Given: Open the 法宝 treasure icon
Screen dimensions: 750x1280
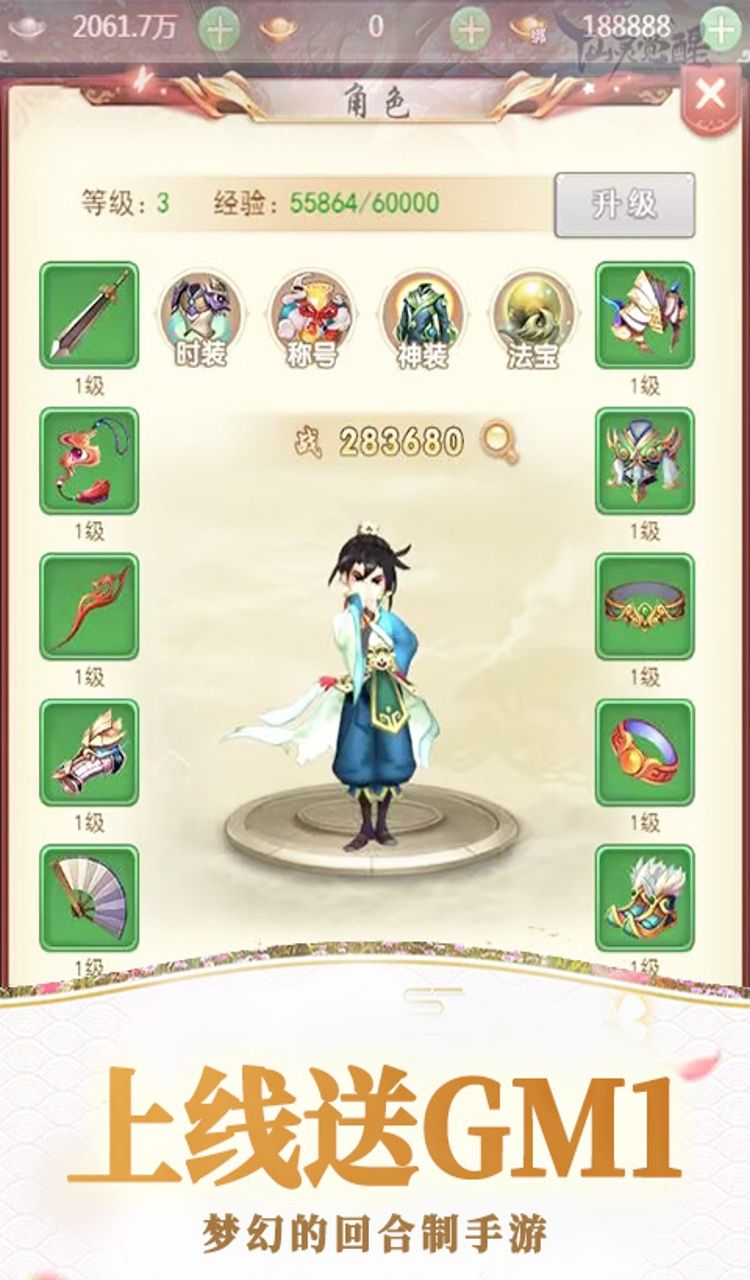Looking at the screenshot, I should click(533, 318).
